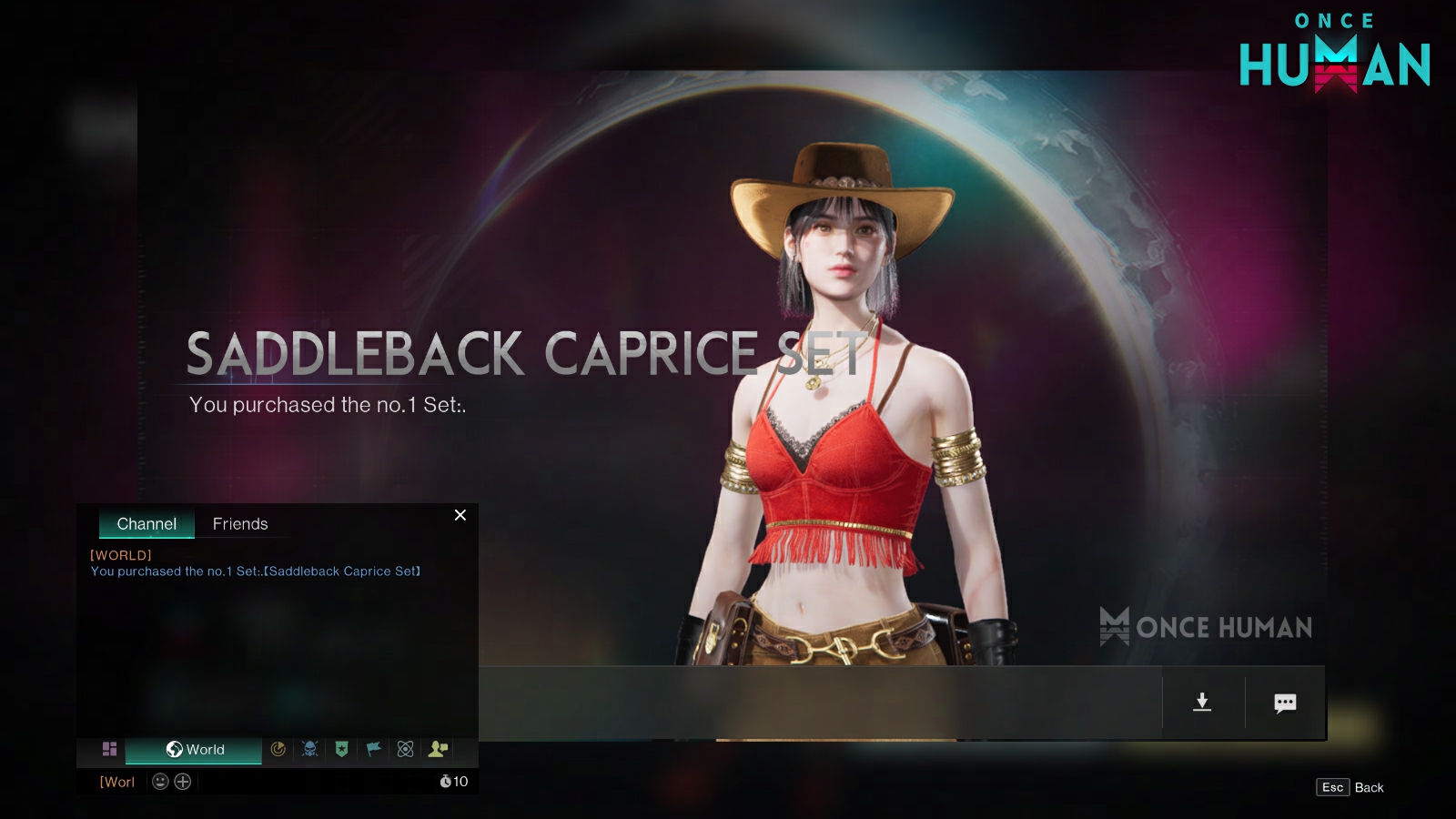Close the chat window
1456x819 pixels.
click(x=460, y=515)
